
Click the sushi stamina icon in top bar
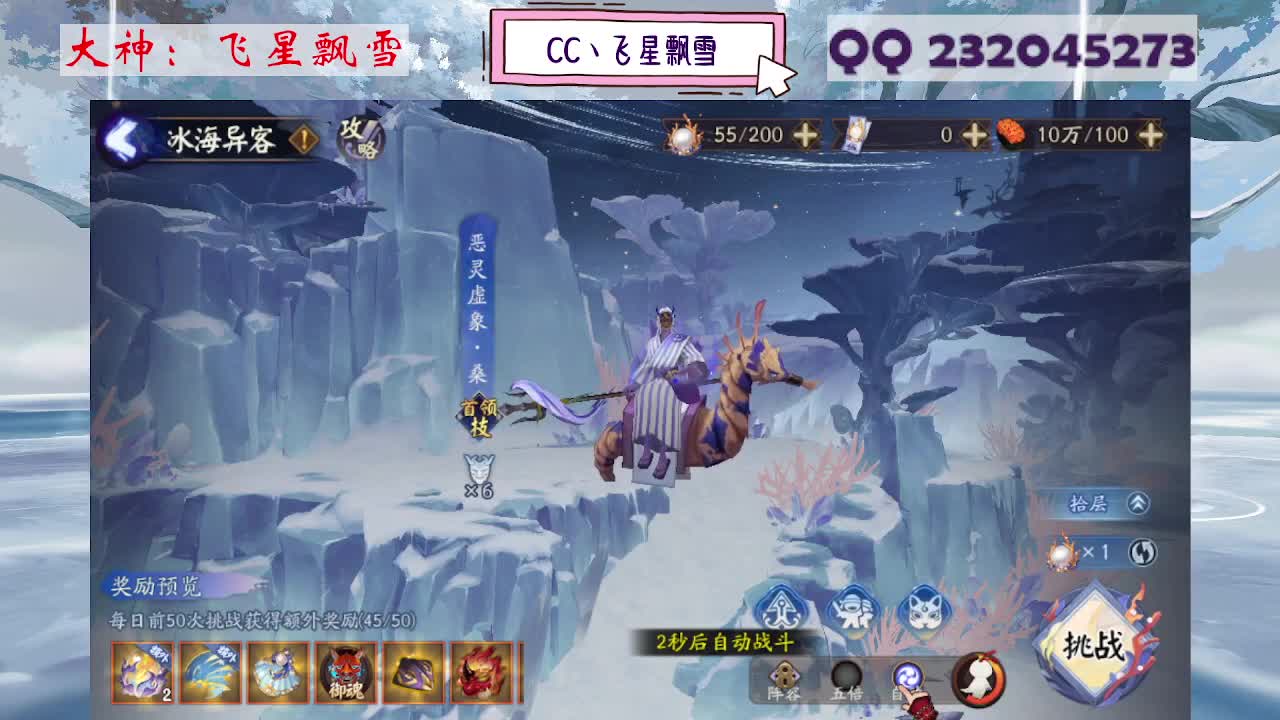click(1010, 133)
